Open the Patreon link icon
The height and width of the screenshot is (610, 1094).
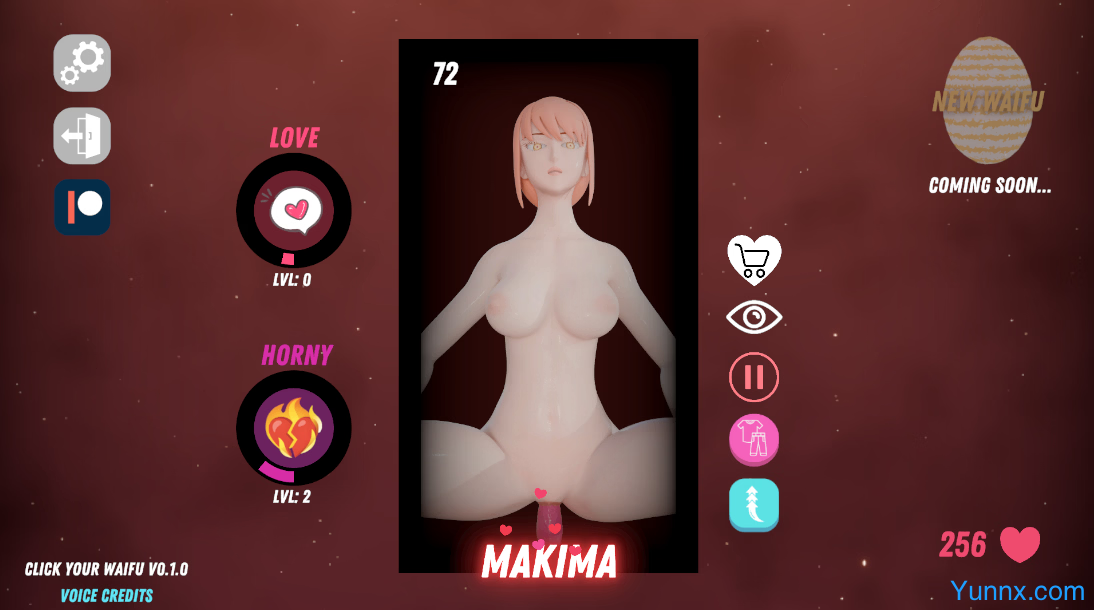[x=82, y=207]
